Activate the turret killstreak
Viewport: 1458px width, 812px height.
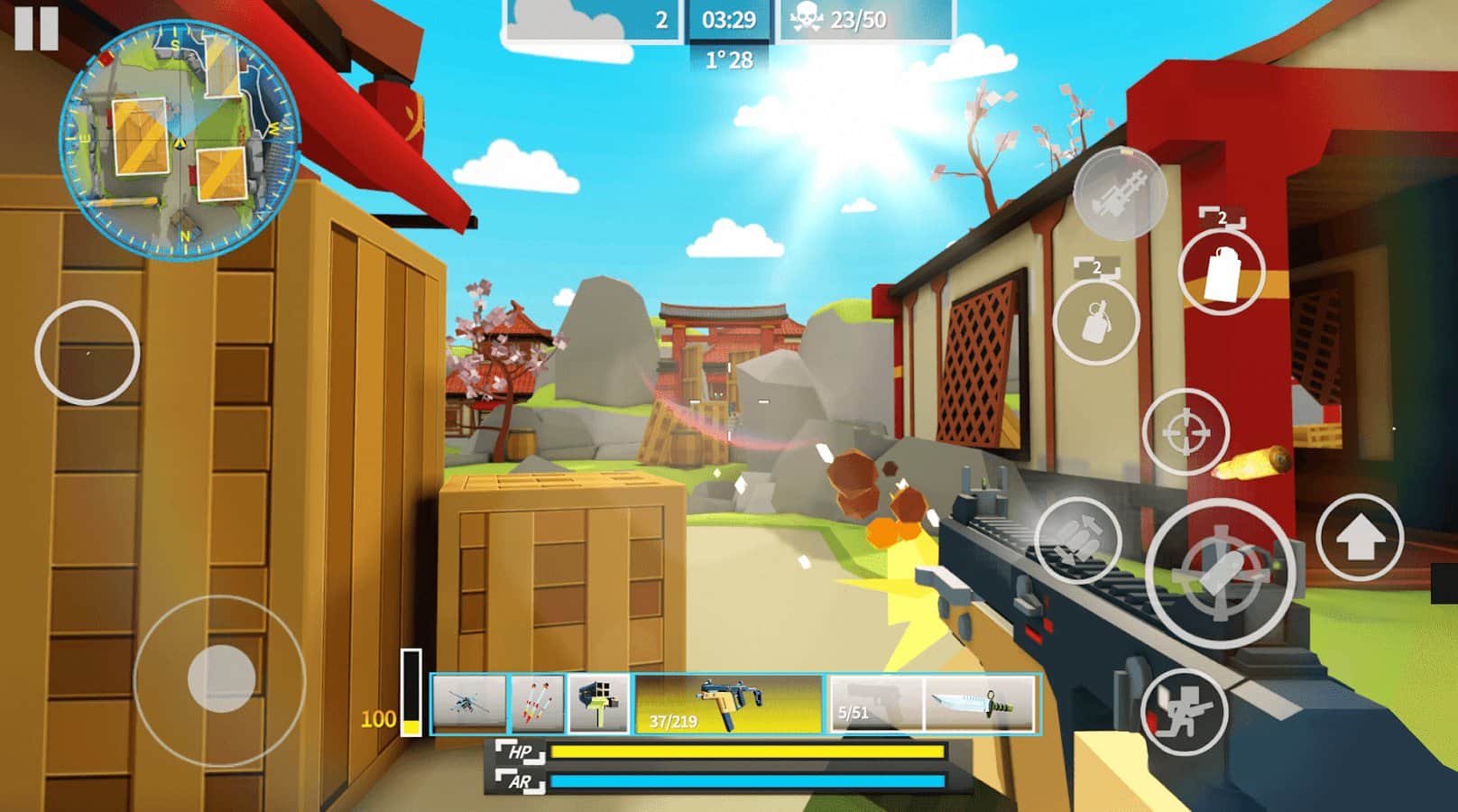[598, 703]
